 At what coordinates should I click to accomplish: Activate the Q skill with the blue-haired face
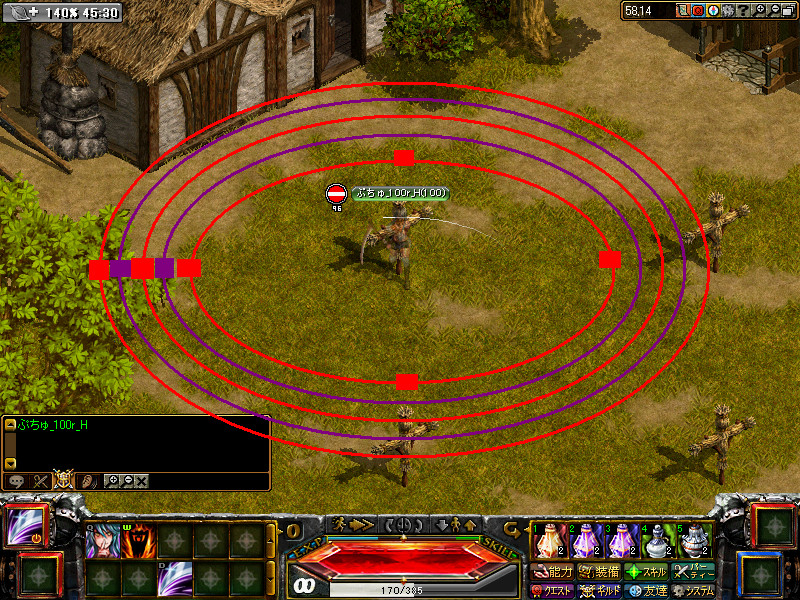tap(102, 541)
